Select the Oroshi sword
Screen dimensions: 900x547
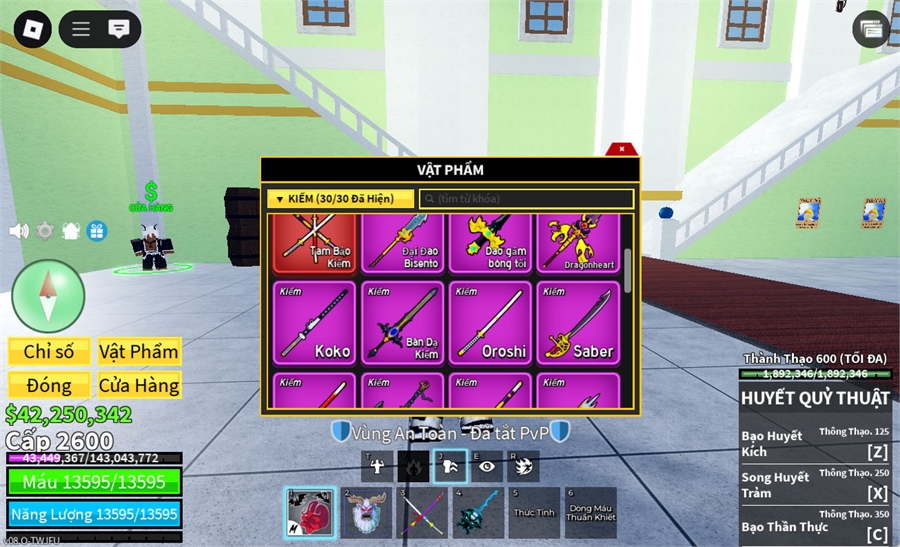(x=490, y=321)
